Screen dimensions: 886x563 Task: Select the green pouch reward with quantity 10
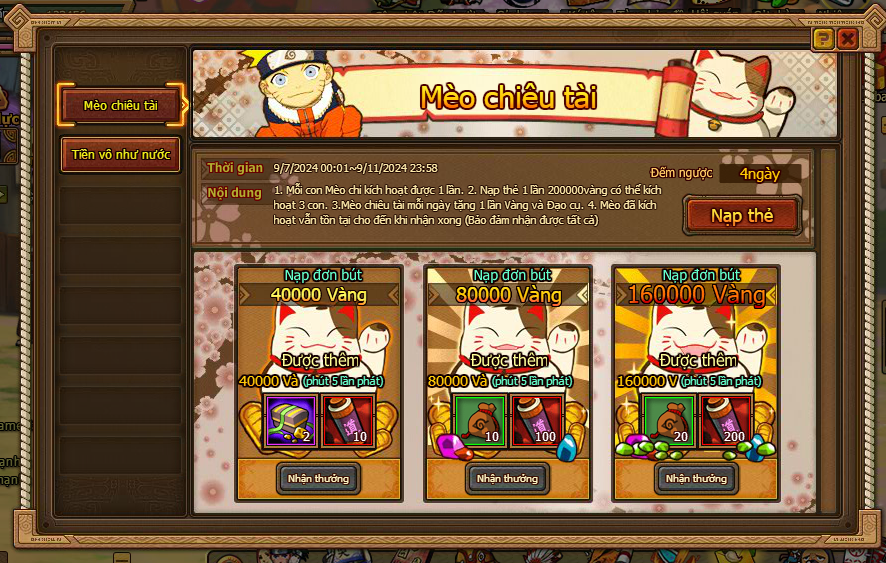(480, 420)
